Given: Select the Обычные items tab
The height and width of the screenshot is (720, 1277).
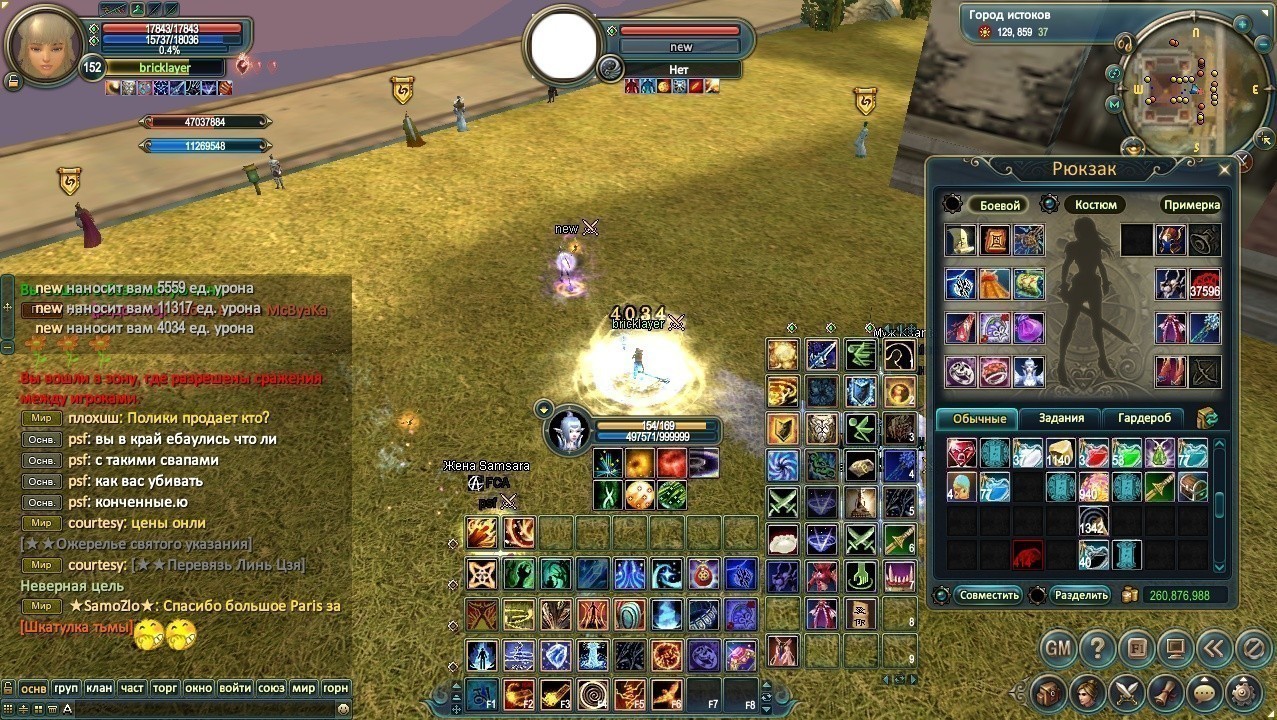Looking at the screenshot, I should tap(978, 419).
